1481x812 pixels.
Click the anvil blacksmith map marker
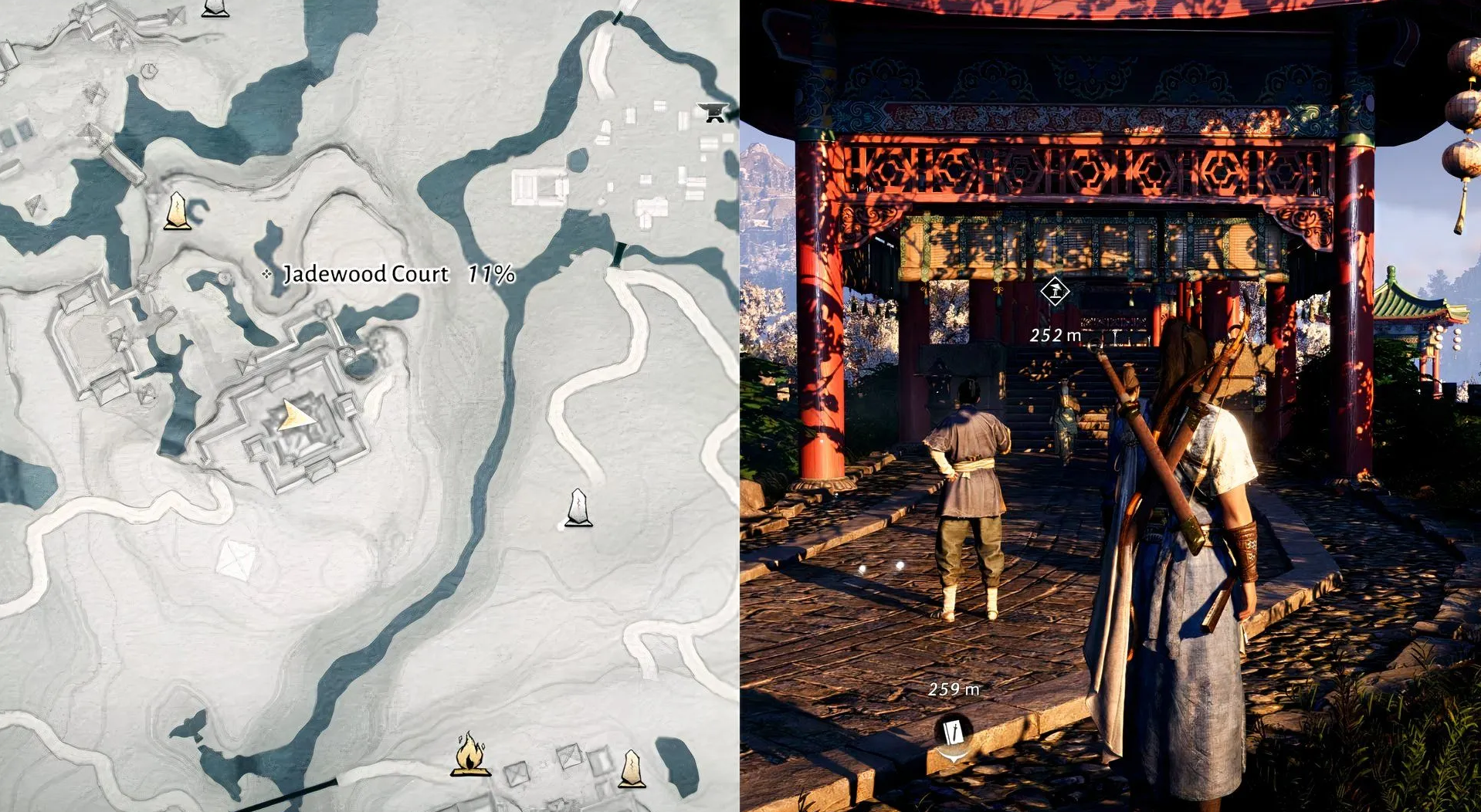713,112
